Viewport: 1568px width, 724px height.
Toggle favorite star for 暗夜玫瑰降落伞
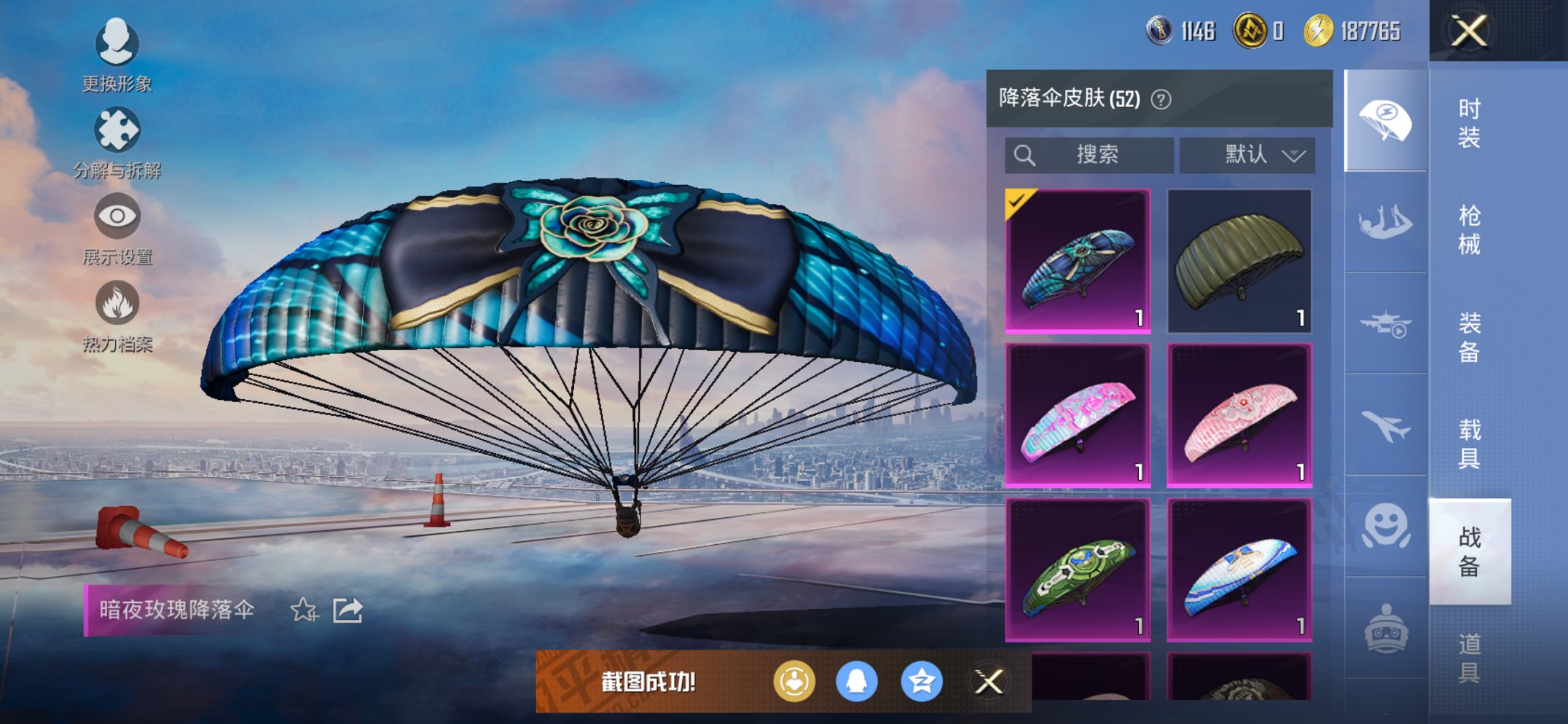pos(305,612)
